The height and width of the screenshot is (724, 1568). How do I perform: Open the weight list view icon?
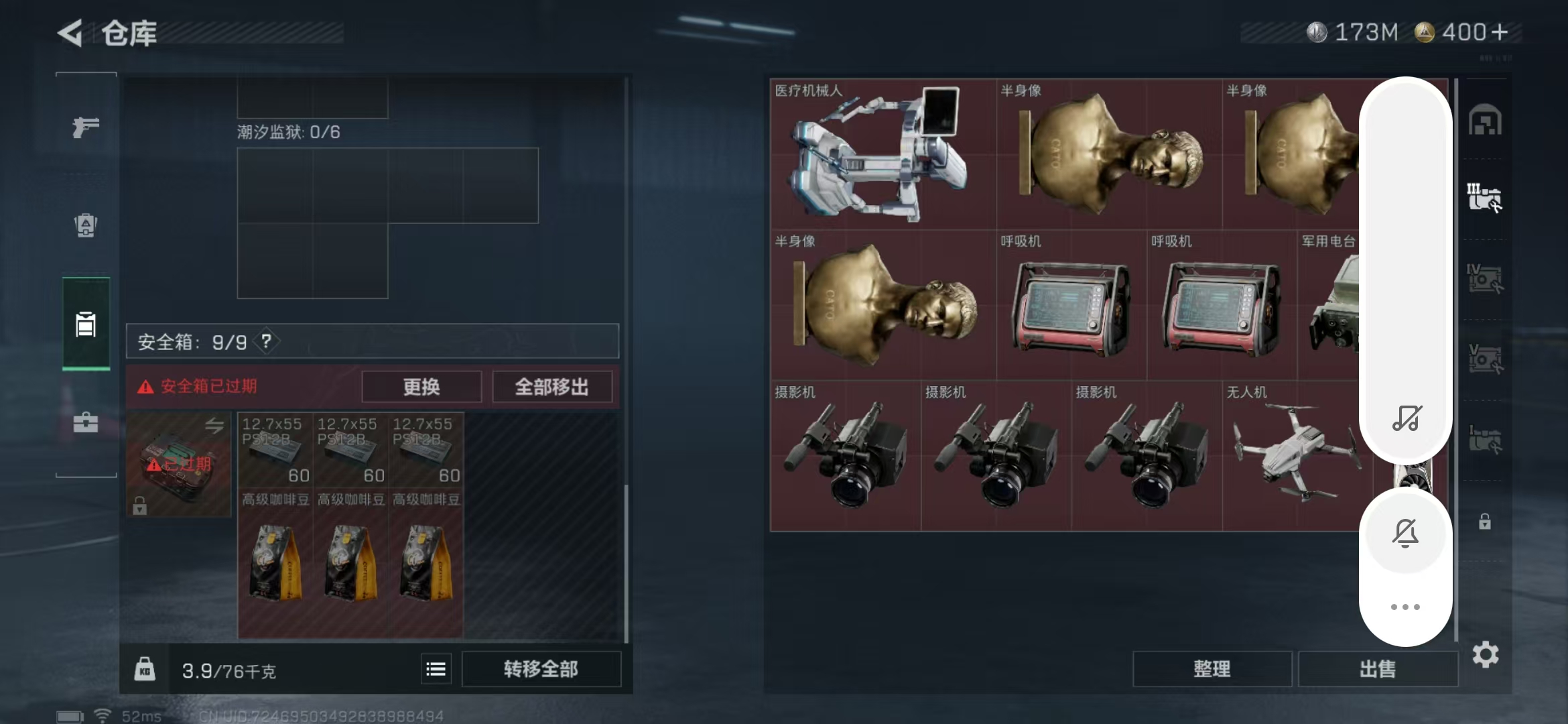tap(436, 668)
